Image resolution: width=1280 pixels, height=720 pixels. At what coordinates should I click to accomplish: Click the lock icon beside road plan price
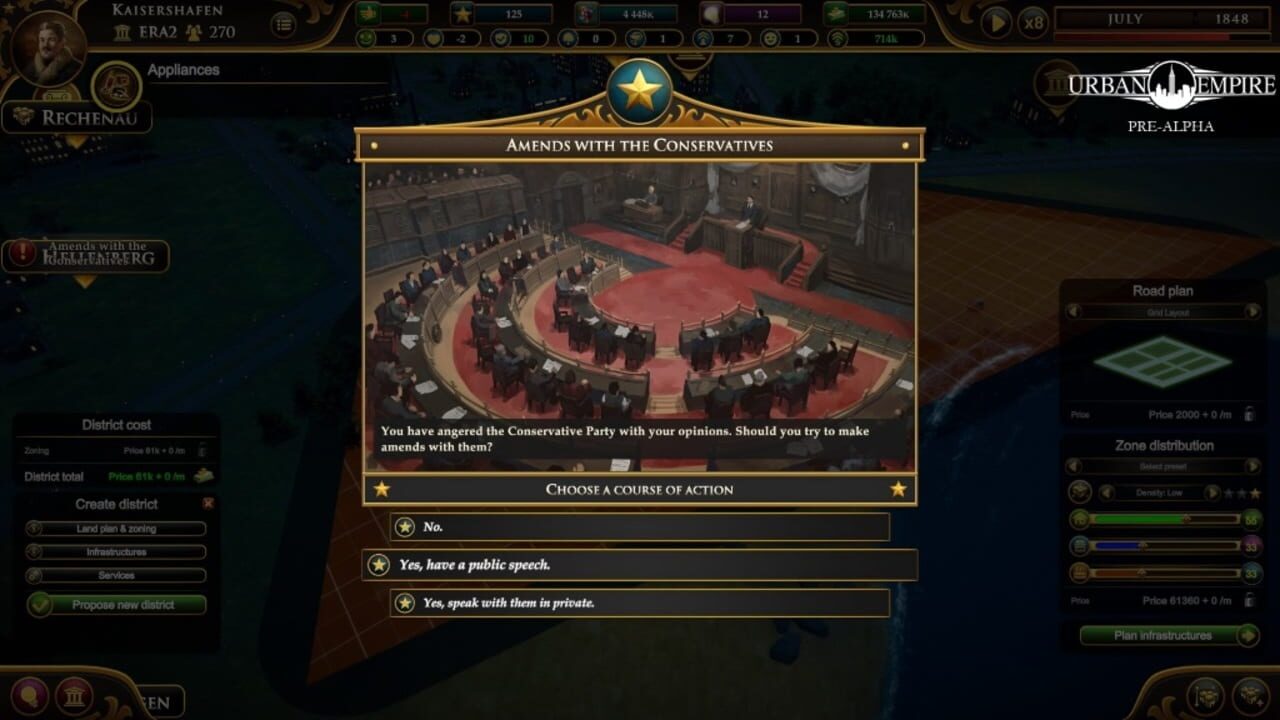[x=1250, y=413]
